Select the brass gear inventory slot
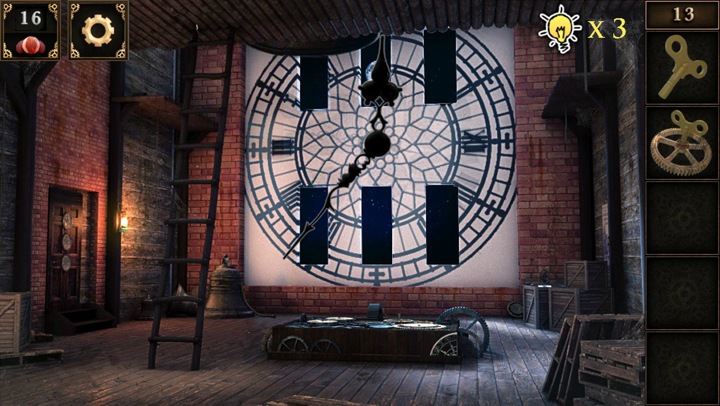This screenshot has width=720, height=406. (681, 142)
